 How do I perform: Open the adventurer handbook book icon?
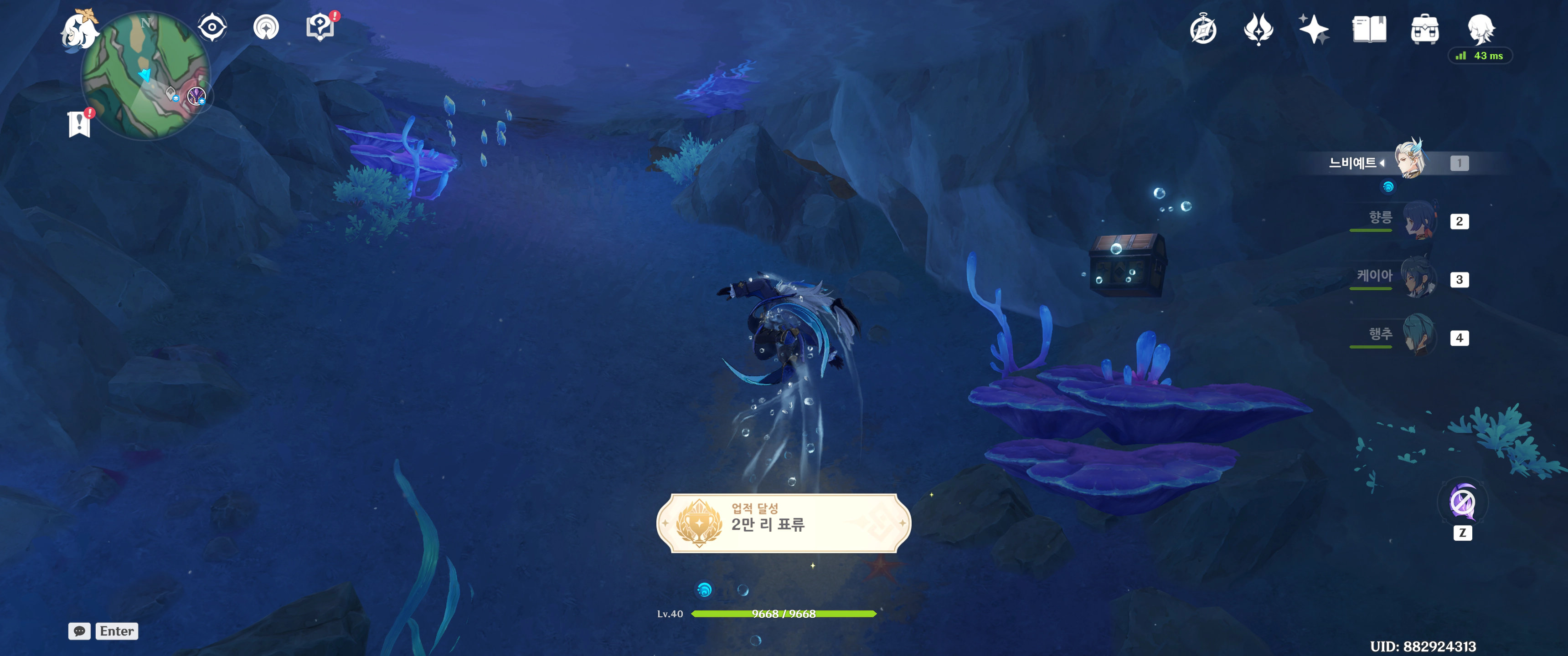[x=1369, y=30]
